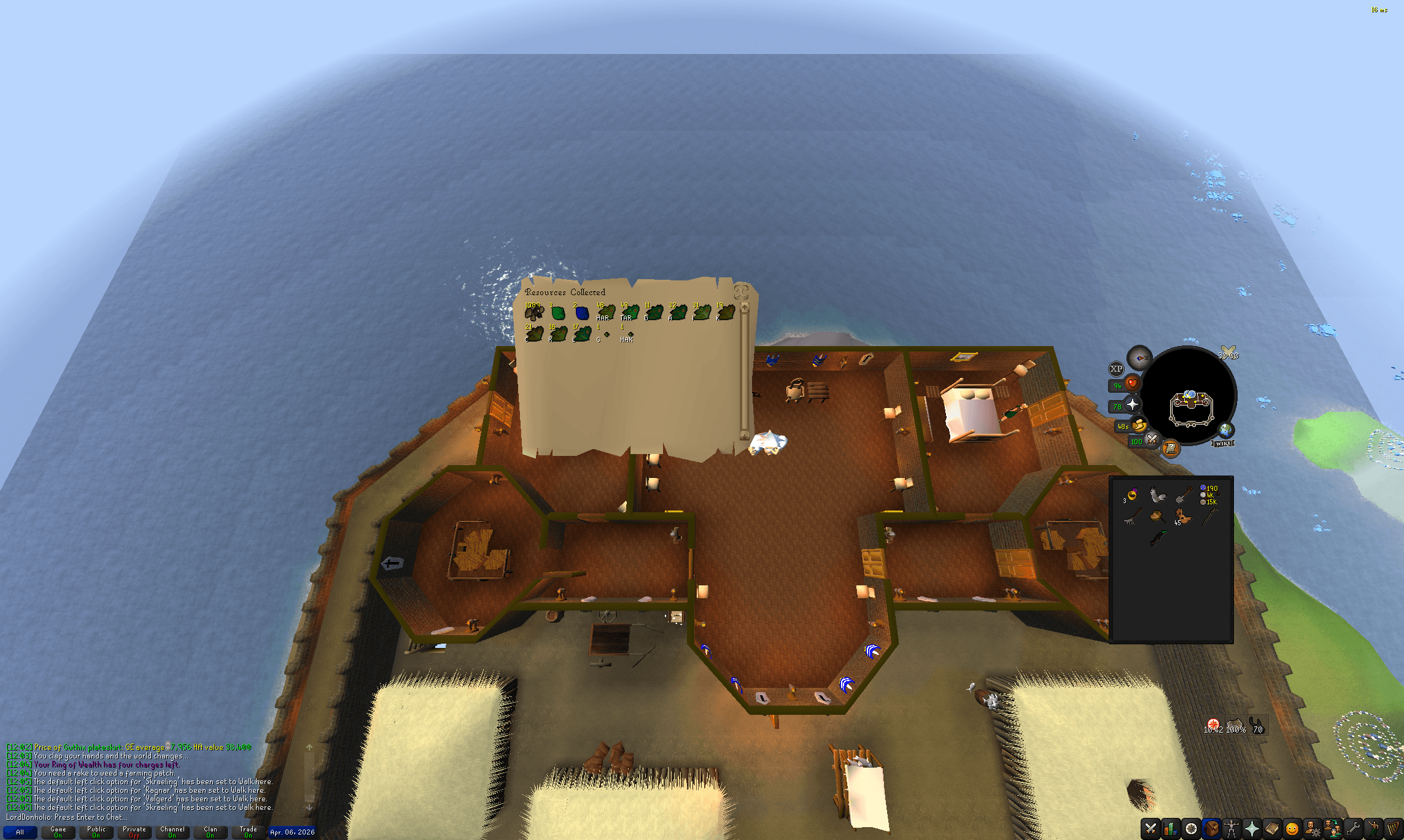This screenshot has width=1404, height=840.
Task: Open the Prayer tab
Action: [1252, 830]
